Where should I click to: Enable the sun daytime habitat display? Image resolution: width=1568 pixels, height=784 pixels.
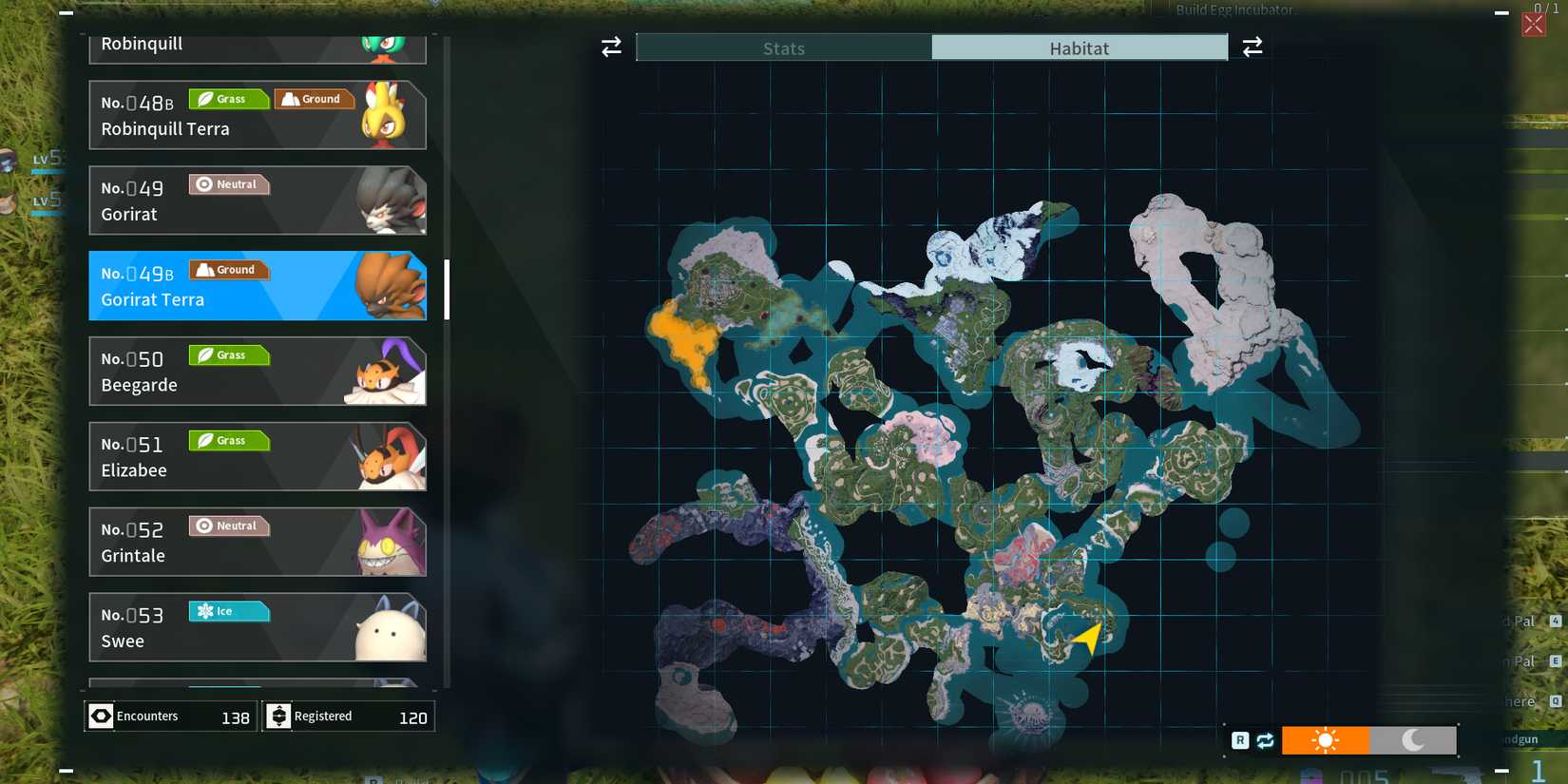point(1325,739)
